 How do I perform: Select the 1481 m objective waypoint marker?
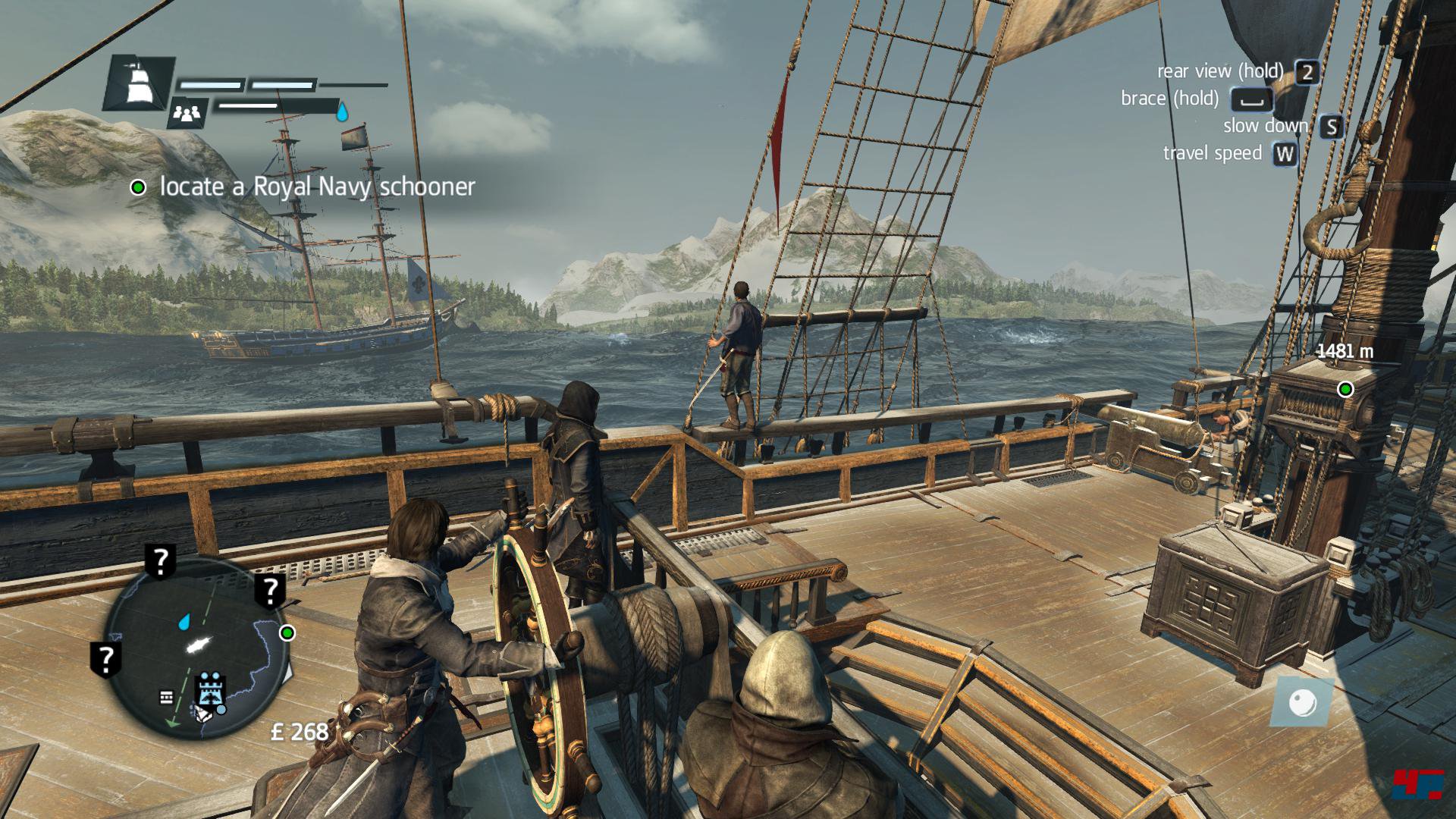tap(1345, 390)
